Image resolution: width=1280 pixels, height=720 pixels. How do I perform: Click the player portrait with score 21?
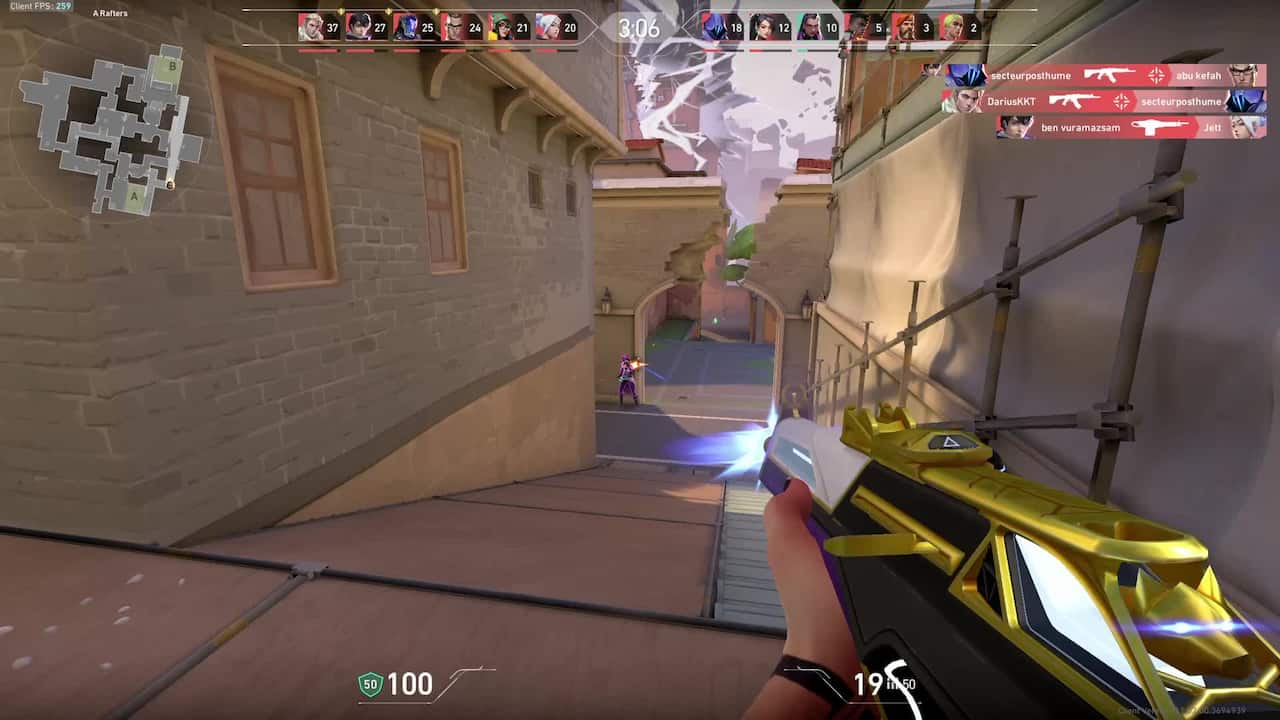(501, 27)
